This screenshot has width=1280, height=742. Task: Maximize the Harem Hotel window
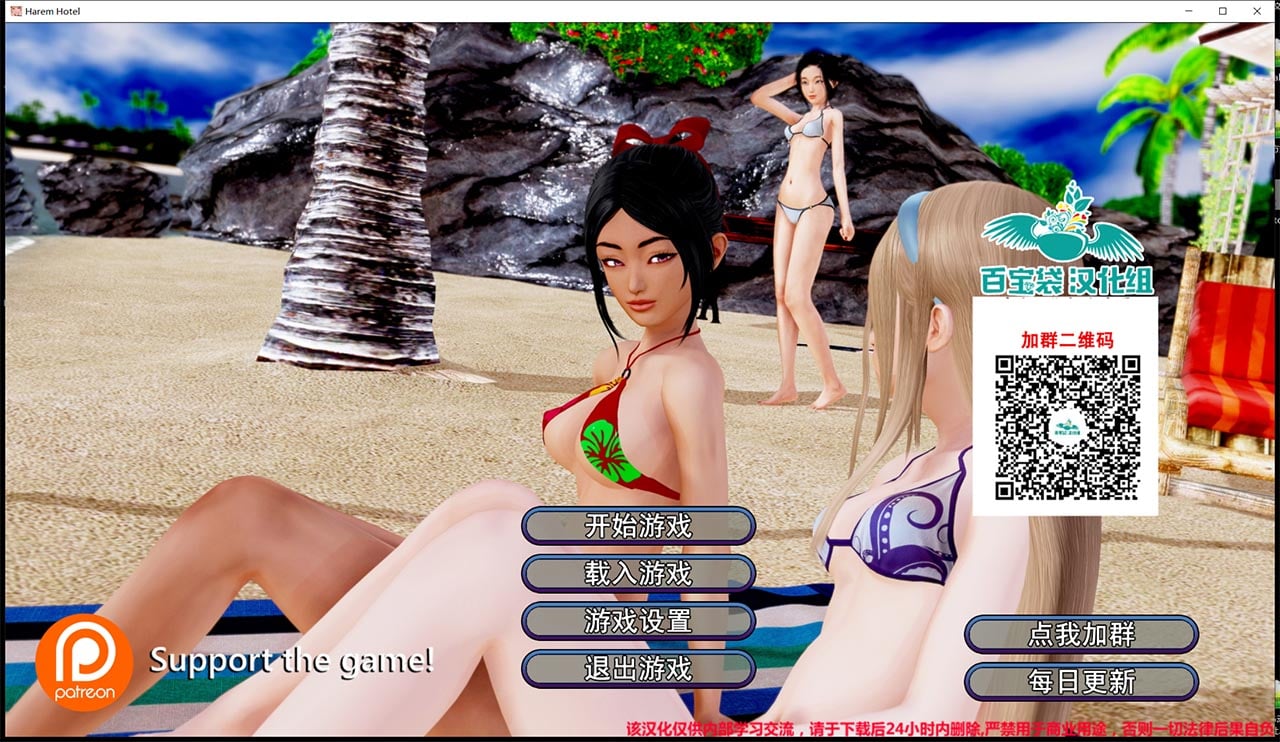click(x=1221, y=11)
